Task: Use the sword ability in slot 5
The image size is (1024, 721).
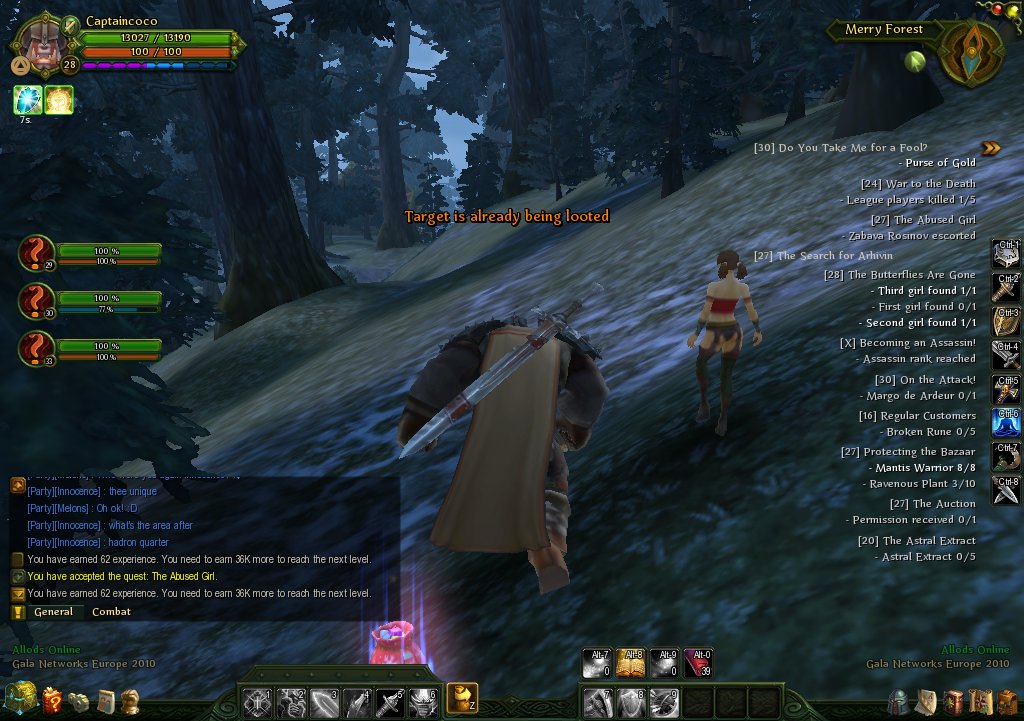Action: (x=390, y=702)
